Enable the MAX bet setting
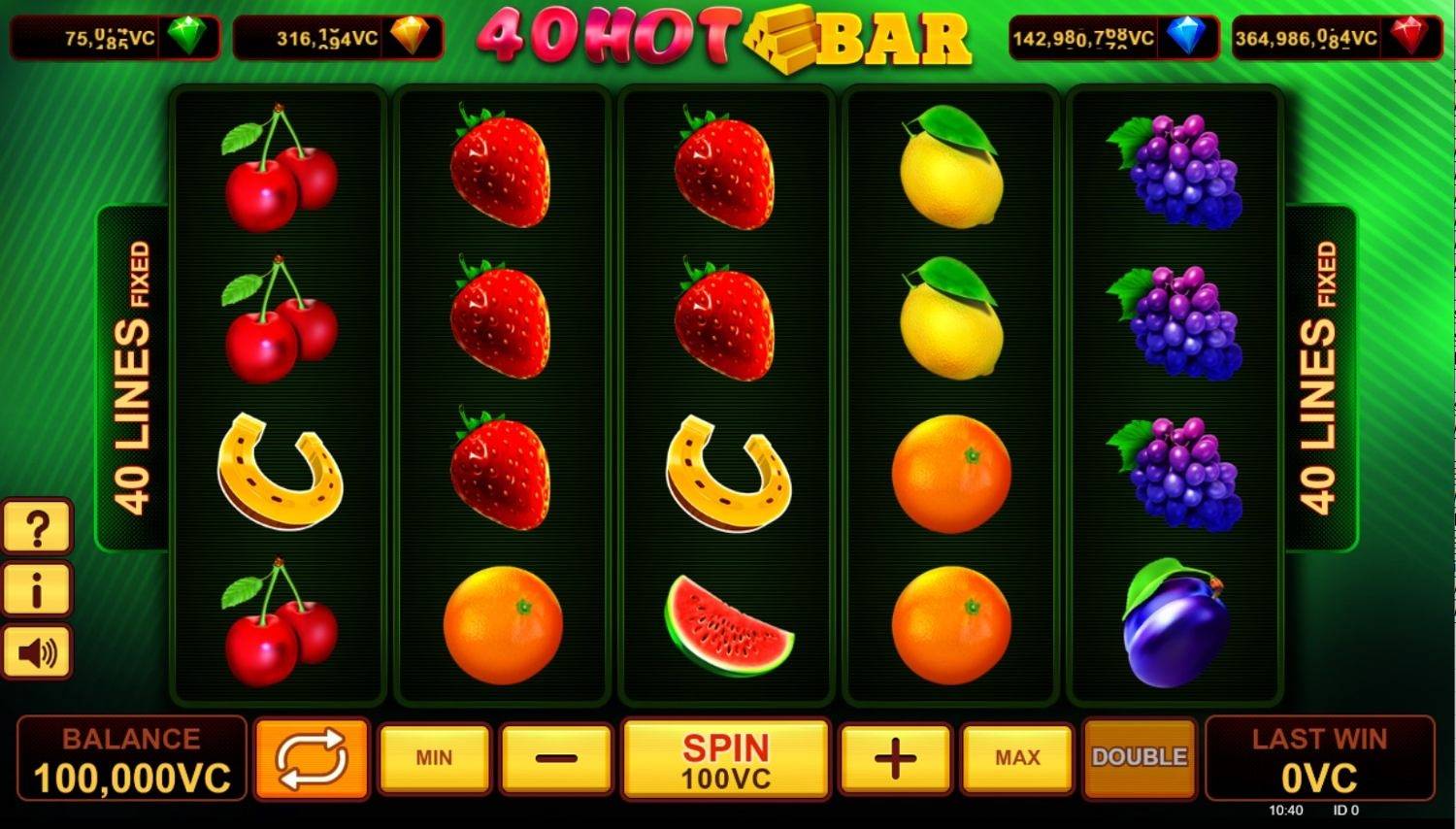1456x829 pixels. tap(1015, 757)
